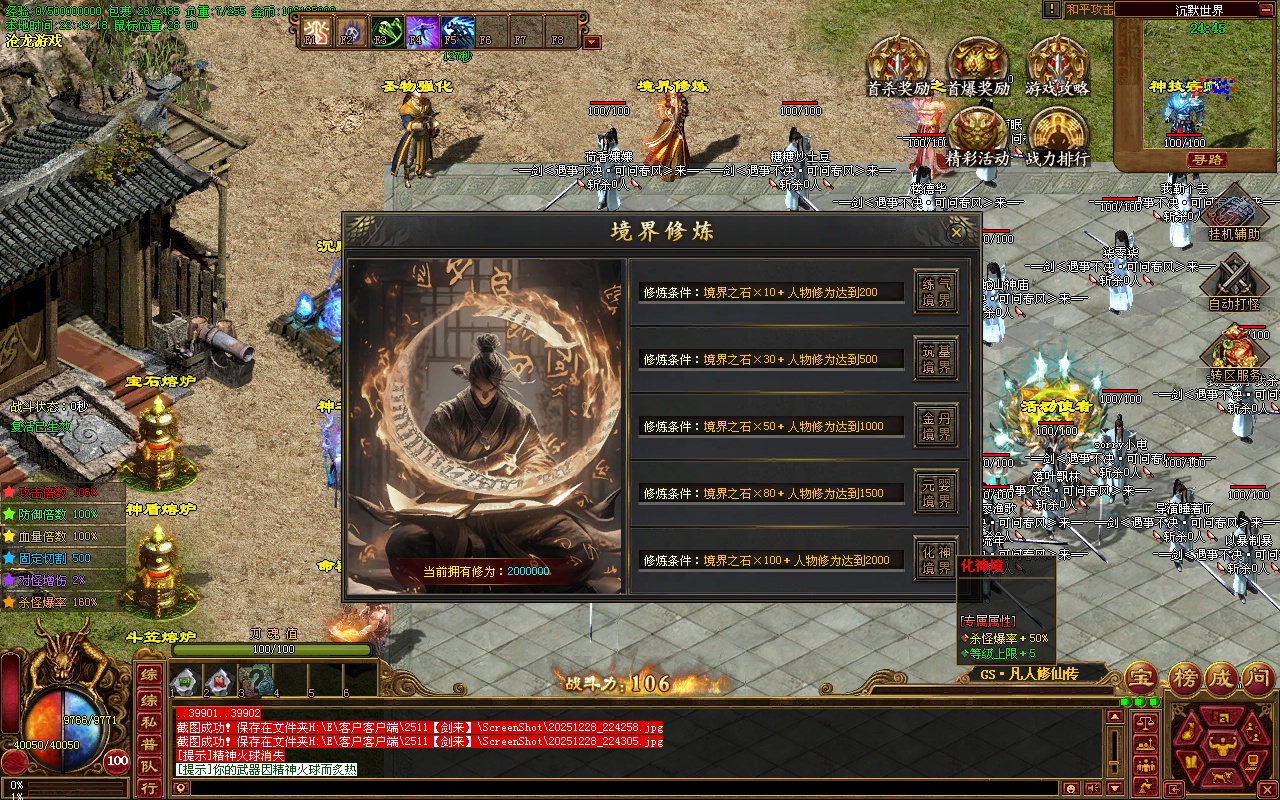This screenshot has height=800, width=1280.
Task: Expand the skill hotbar dropdown arrow
Action: (x=592, y=42)
